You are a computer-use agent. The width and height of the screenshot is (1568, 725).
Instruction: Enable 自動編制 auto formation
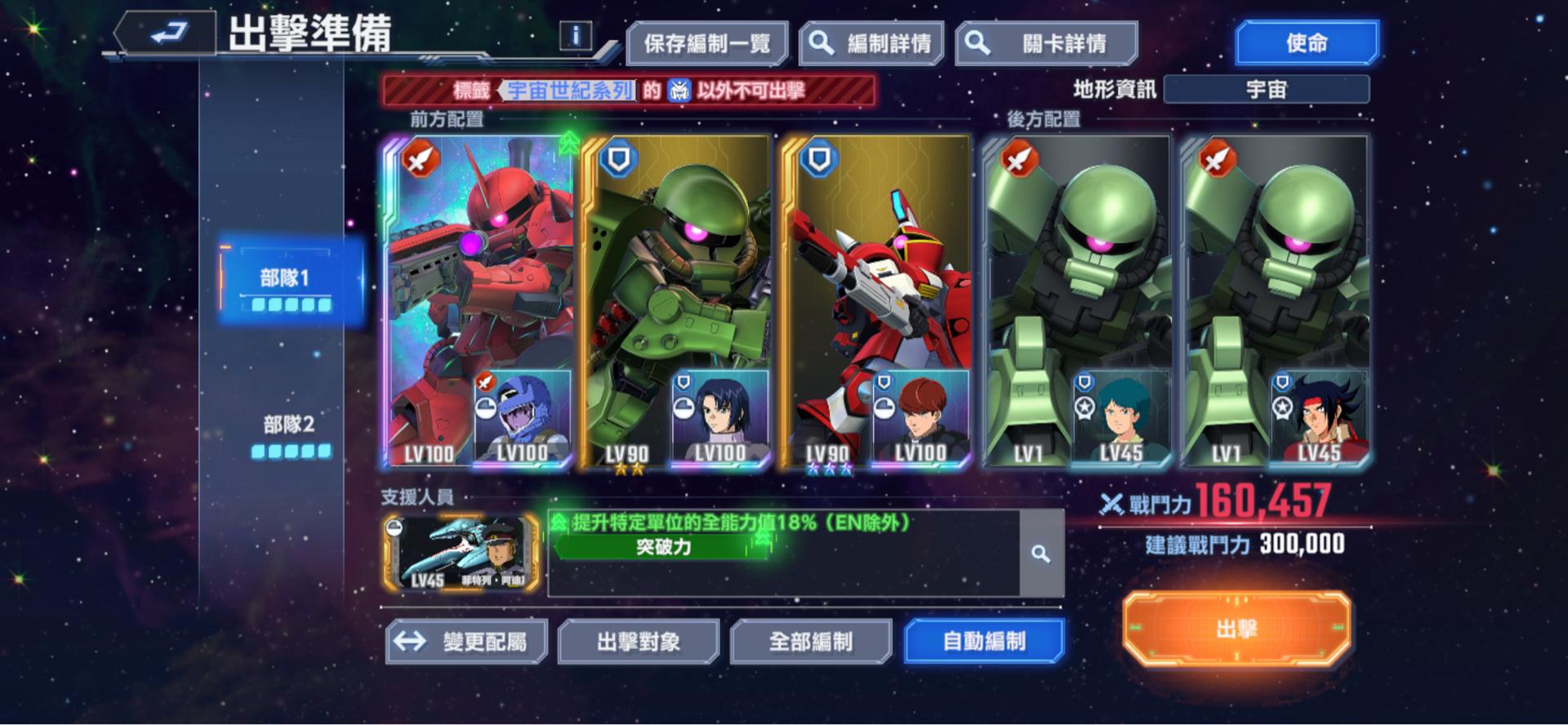tap(983, 642)
